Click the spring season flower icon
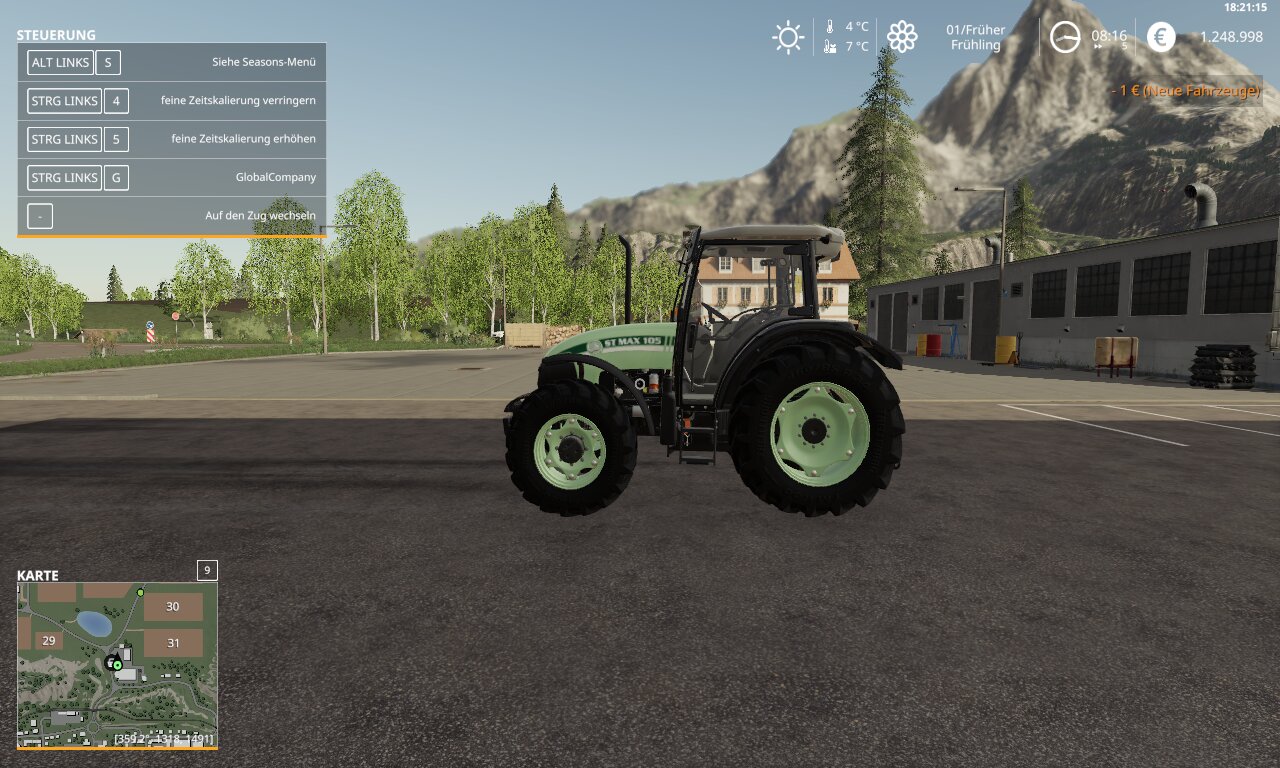The width and height of the screenshot is (1280, 768). click(902, 37)
